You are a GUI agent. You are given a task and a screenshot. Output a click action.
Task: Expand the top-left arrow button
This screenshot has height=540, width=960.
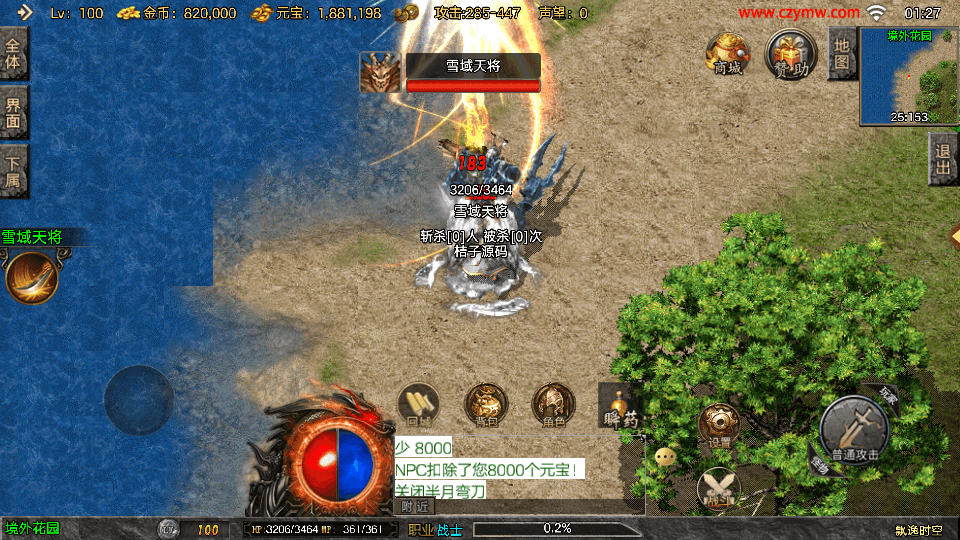pyautogui.click(x=24, y=13)
